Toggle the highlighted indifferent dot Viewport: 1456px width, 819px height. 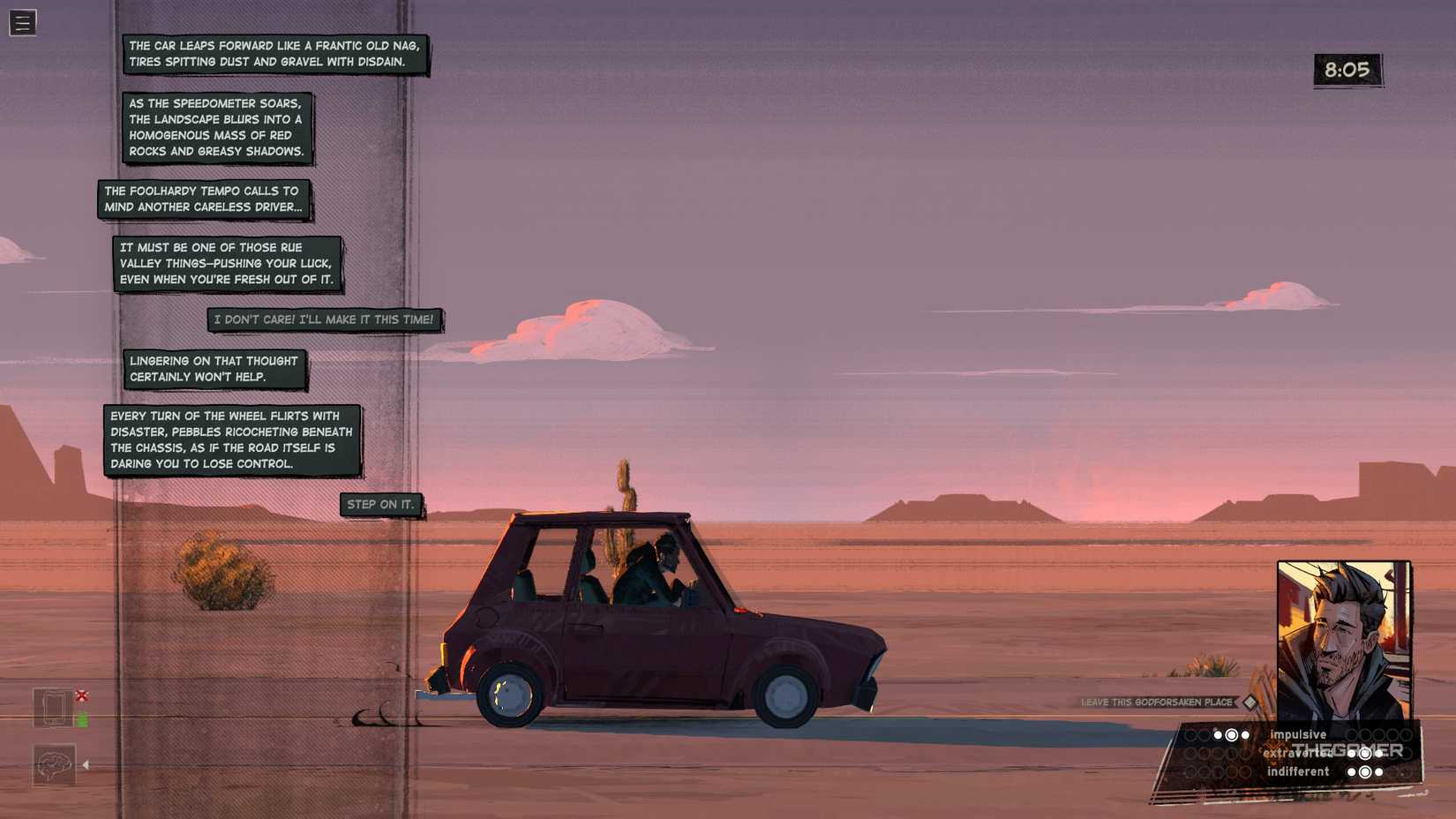[1366, 770]
